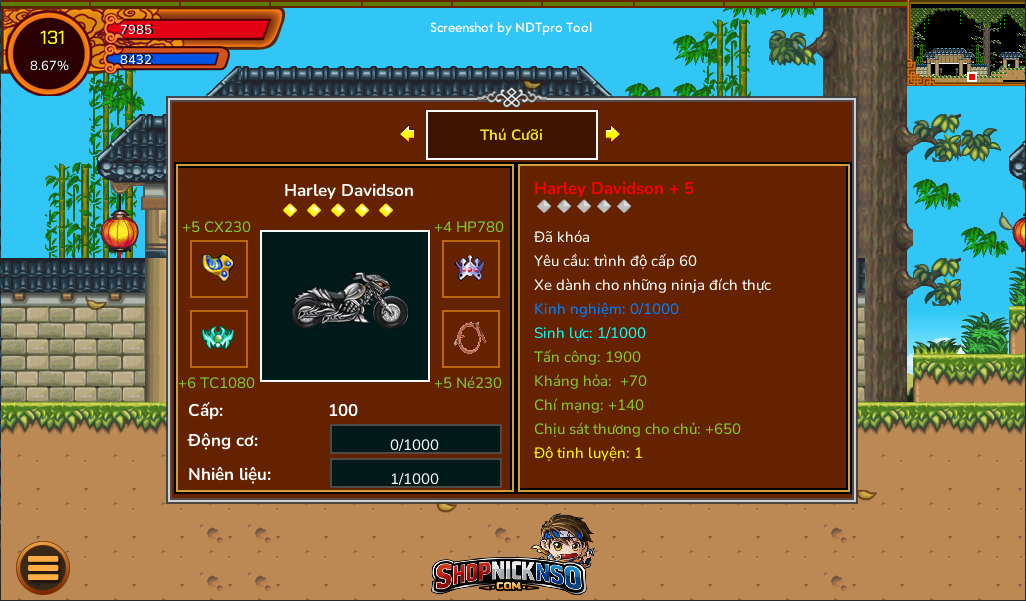Open the orange hamburger main menu
Image resolution: width=1026 pixels, height=601 pixels.
[x=43, y=568]
